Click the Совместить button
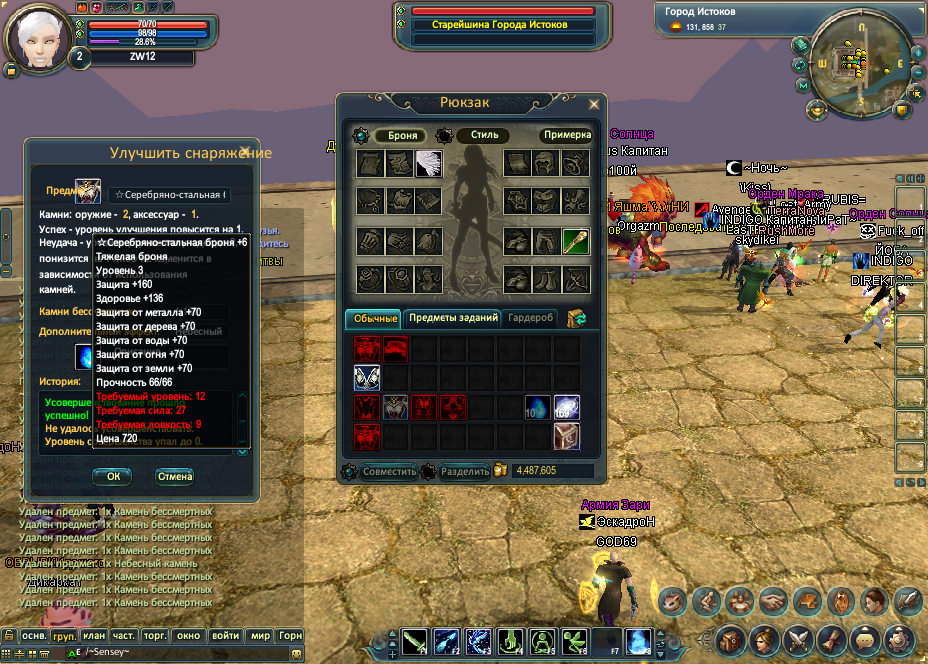This screenshot has width=928, height=664. coord(388,471)
